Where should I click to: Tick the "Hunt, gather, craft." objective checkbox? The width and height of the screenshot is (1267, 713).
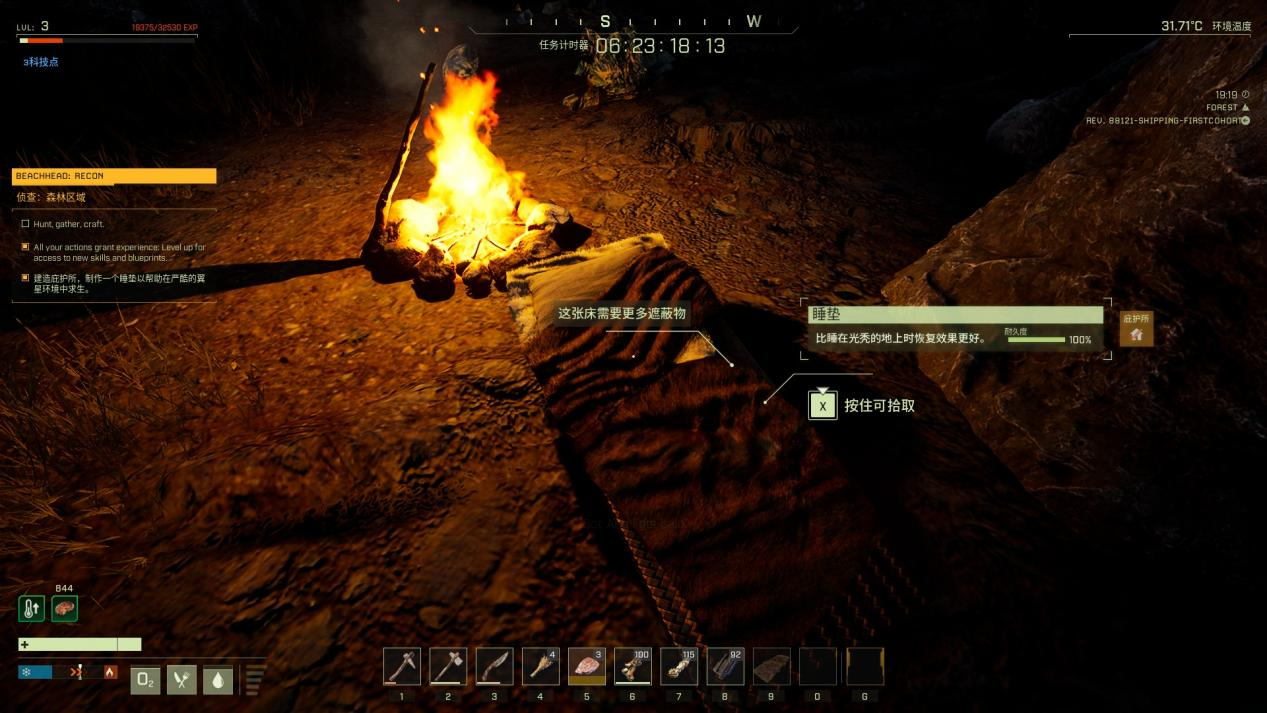pyautogui.click(x=25, y=224)
